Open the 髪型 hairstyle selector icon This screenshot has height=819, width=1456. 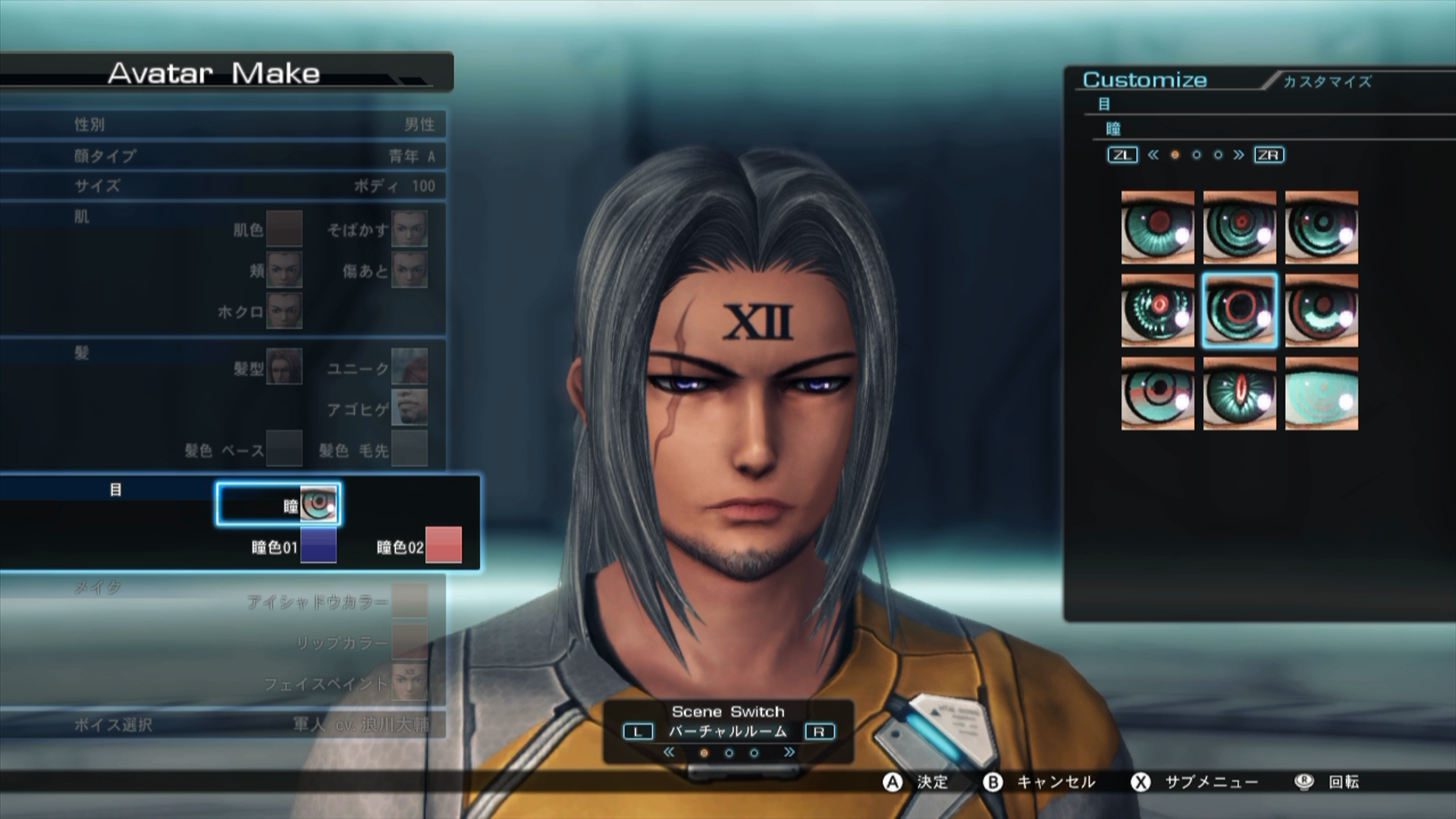click(x=283, y=366)
